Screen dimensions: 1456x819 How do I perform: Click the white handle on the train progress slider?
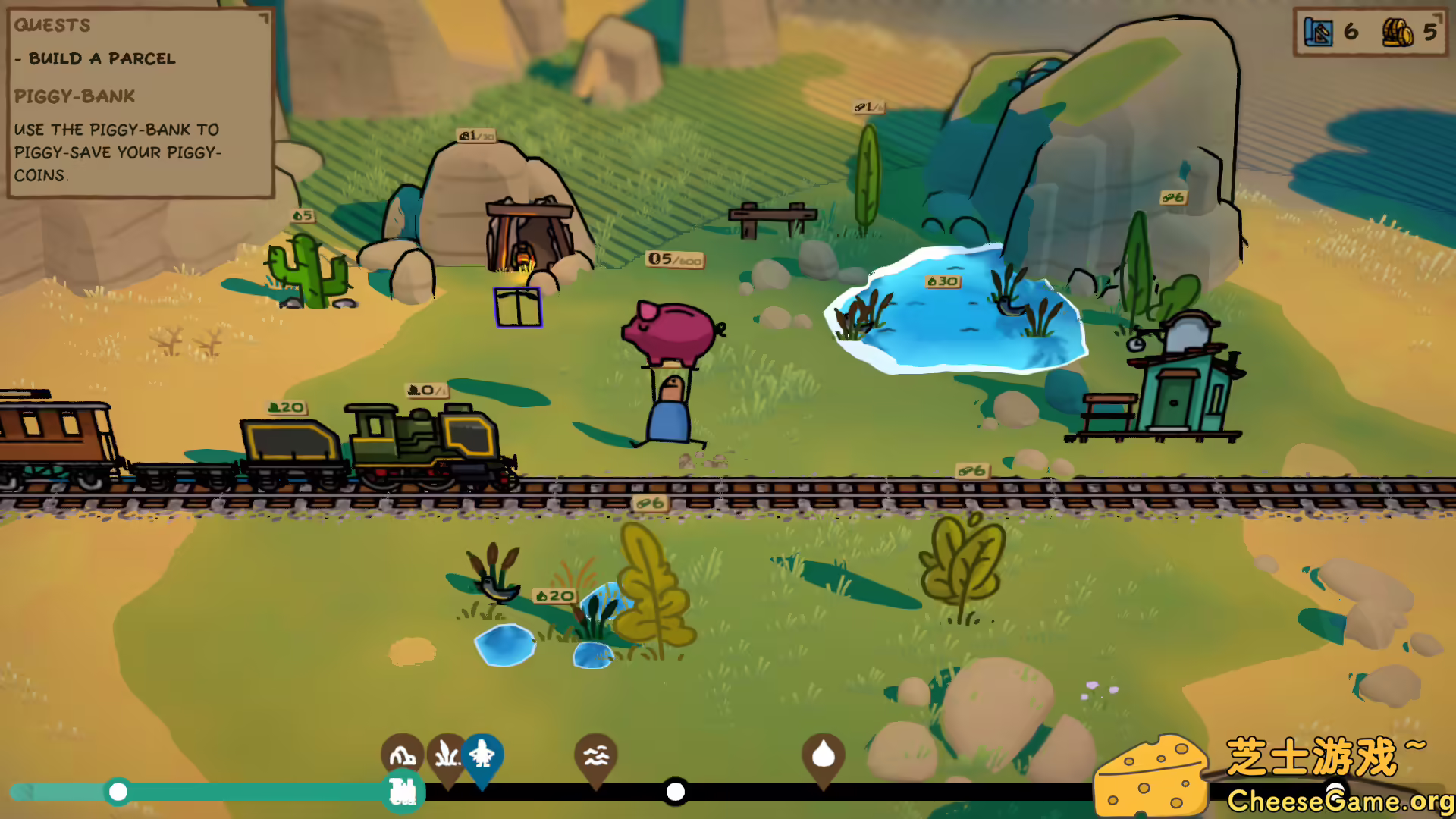pyautogui.click(x=675, y=792)
